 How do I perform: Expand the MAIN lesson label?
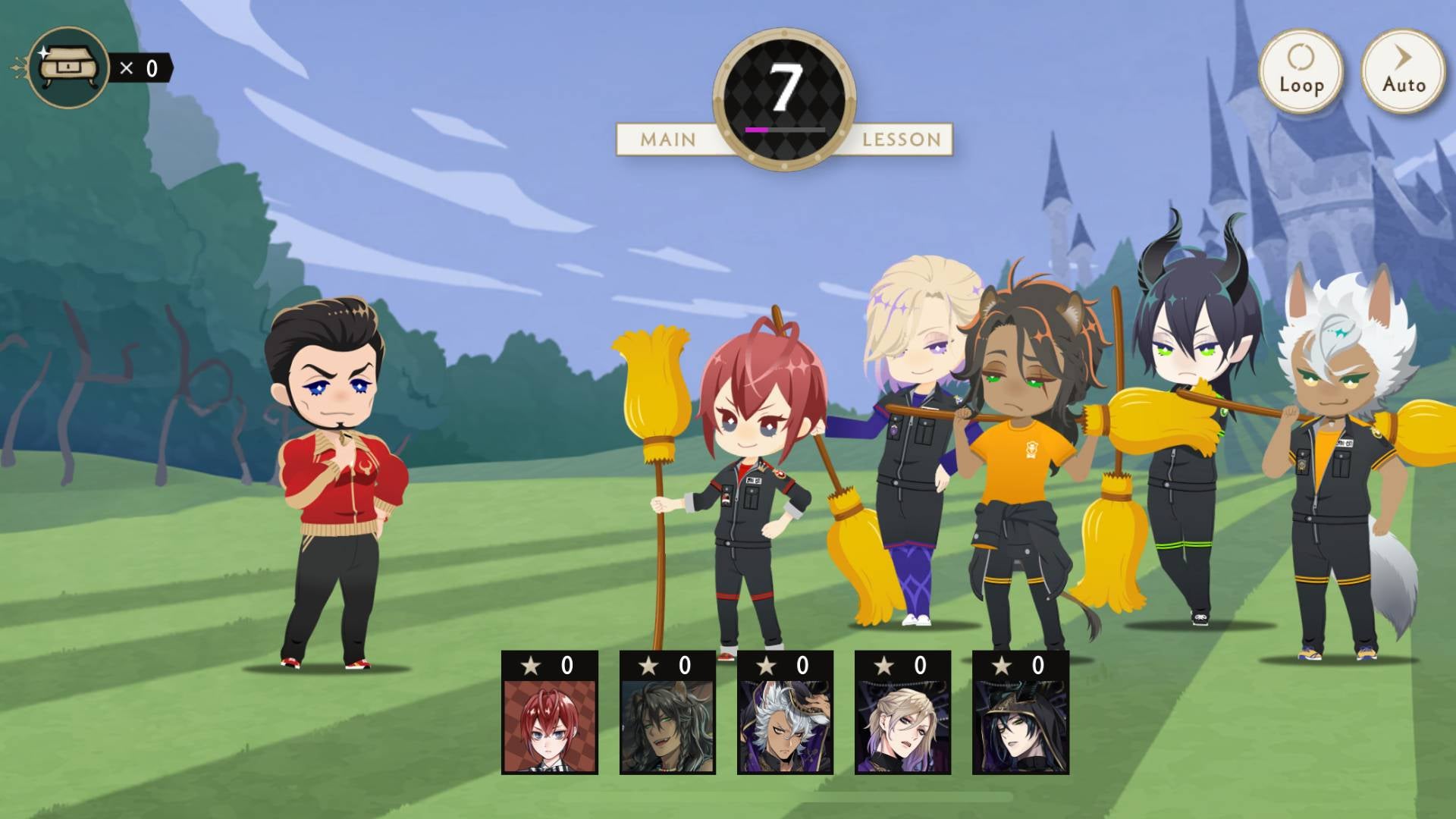tap(667, 139)
